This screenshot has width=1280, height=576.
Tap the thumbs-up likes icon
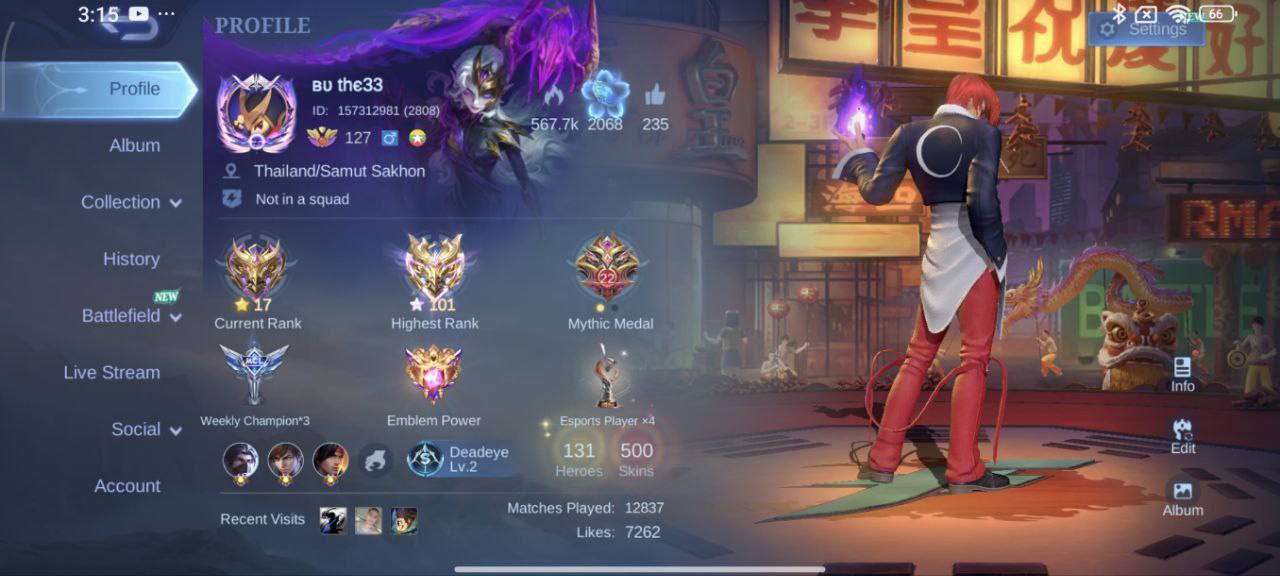[655, 97]
